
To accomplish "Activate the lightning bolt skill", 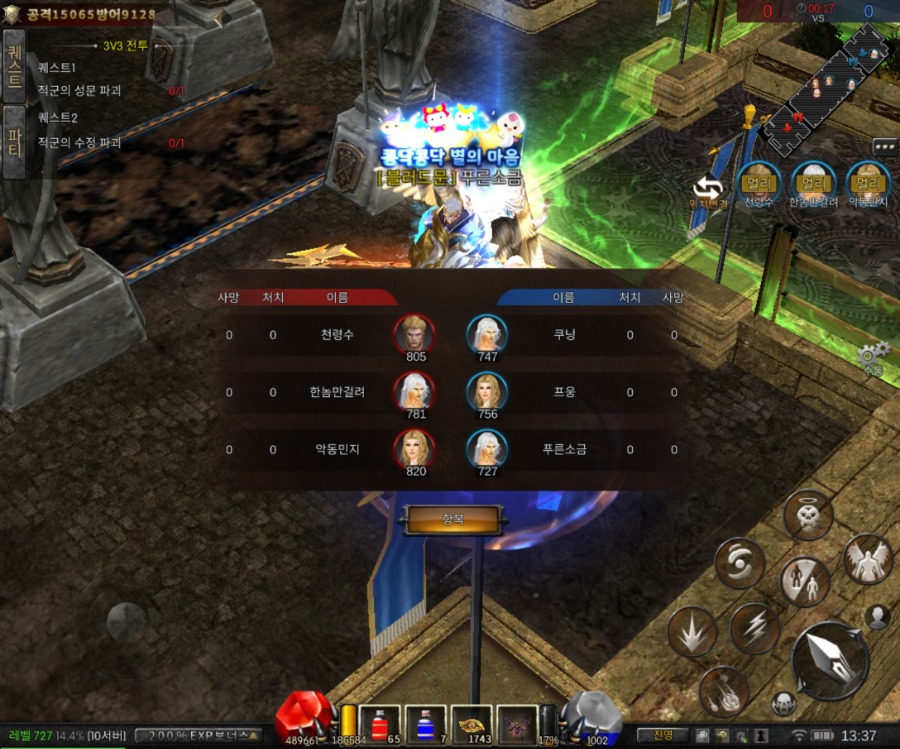I will tap(754, 628).
